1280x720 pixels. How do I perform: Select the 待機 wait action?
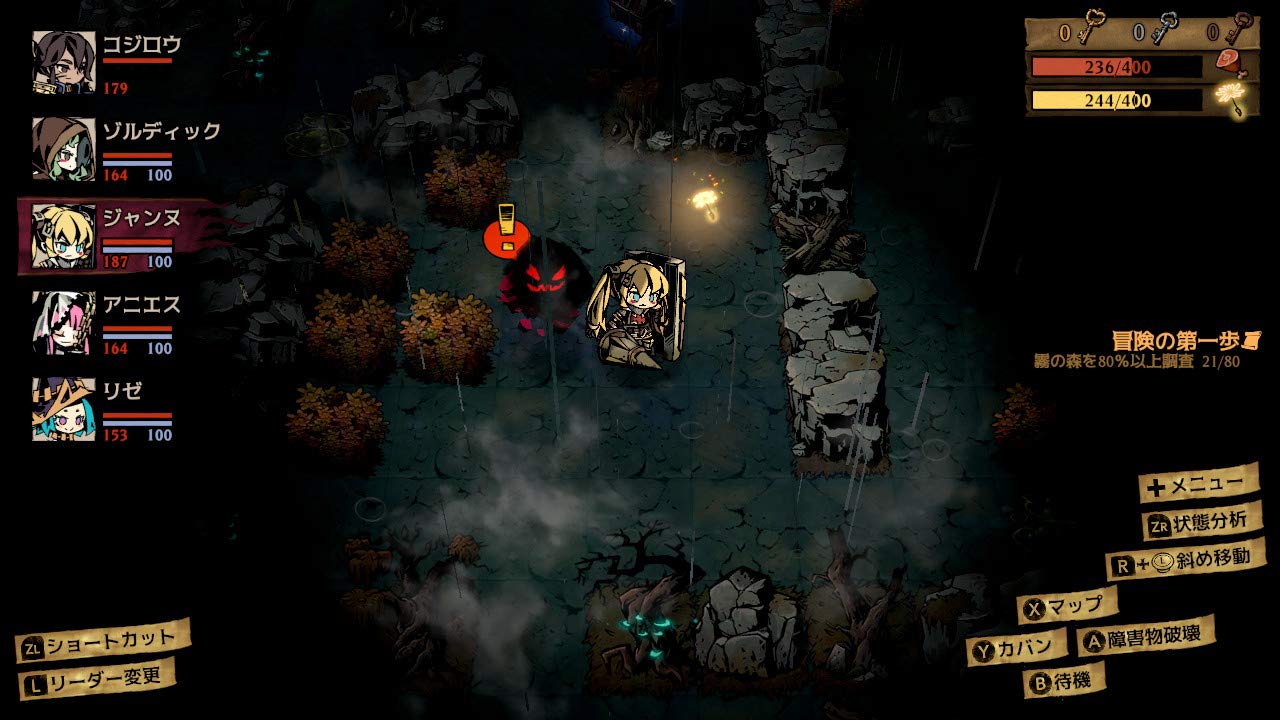(1065, 680)
